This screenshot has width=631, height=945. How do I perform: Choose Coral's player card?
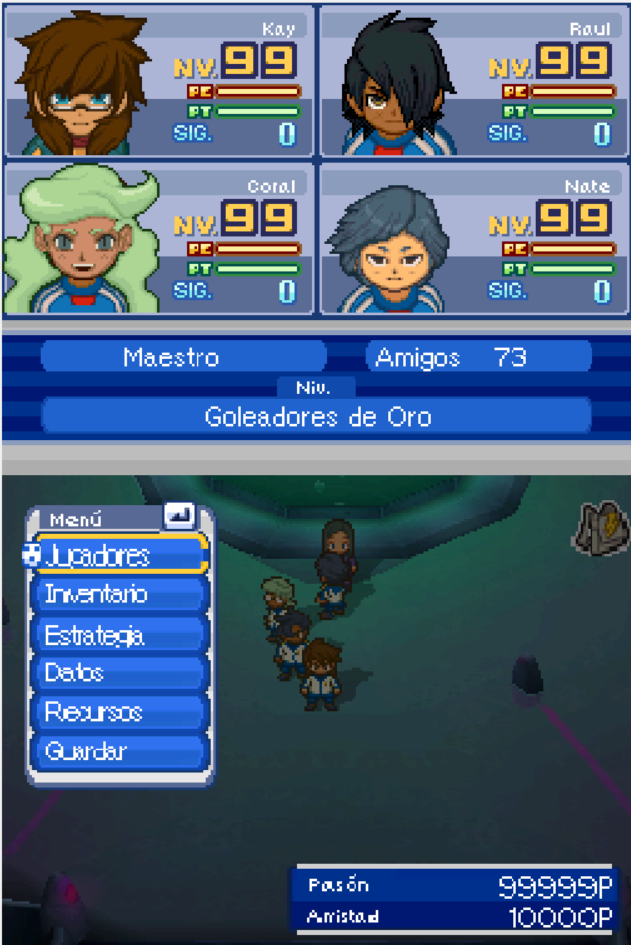pos(159,239)
